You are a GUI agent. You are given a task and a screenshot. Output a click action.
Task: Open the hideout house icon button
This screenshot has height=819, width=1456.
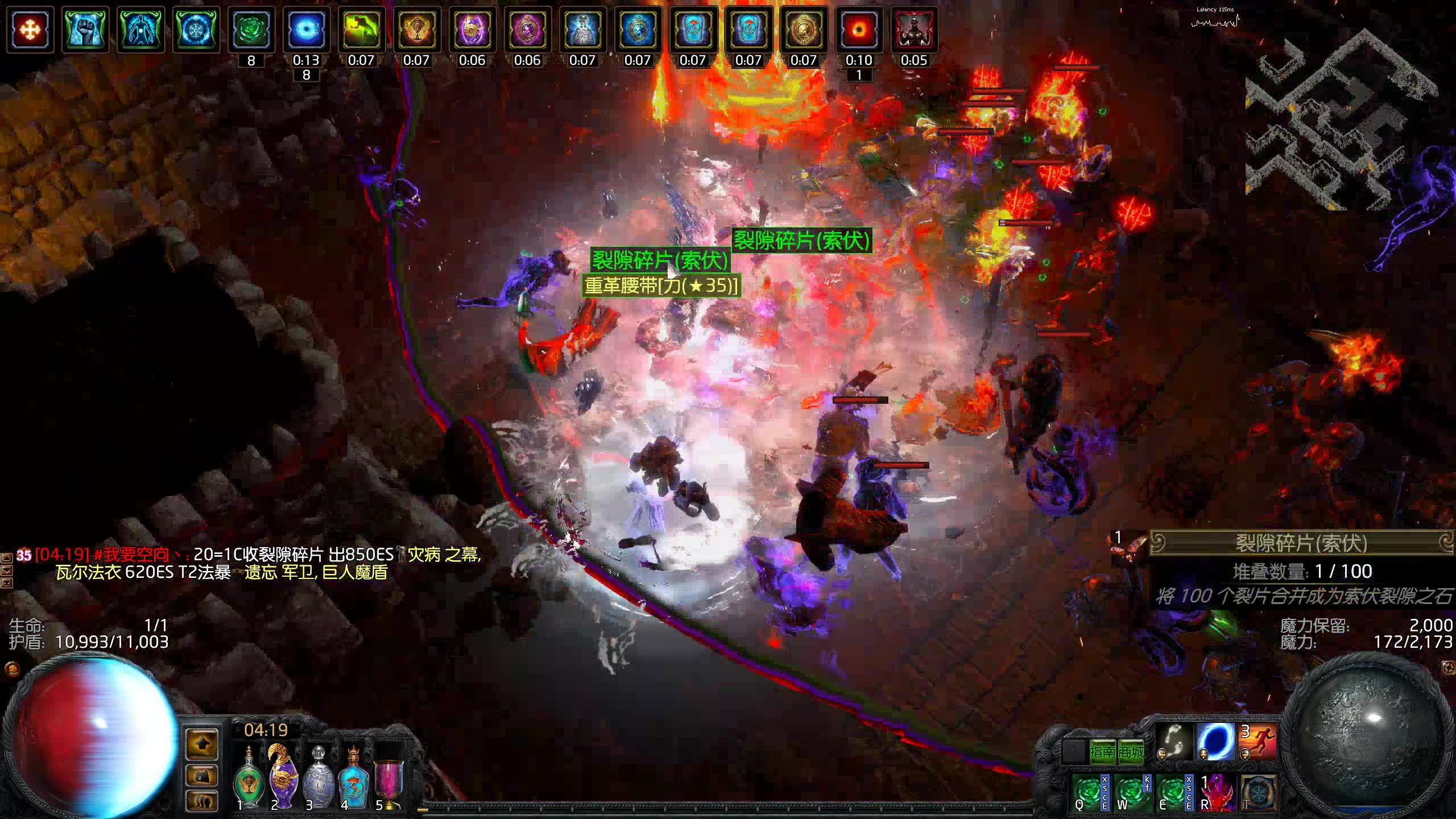[x=202, y=775]
